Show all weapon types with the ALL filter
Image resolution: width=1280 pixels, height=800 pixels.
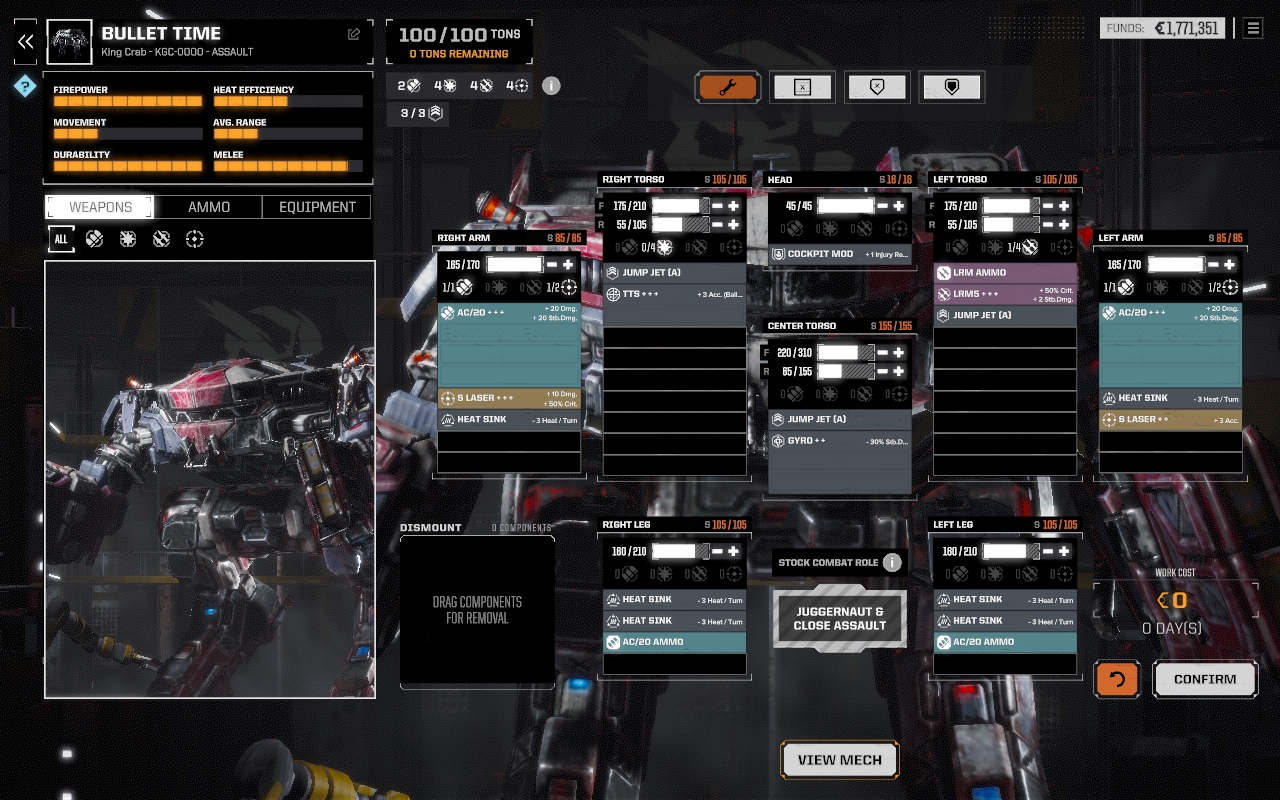click(61, 239)
